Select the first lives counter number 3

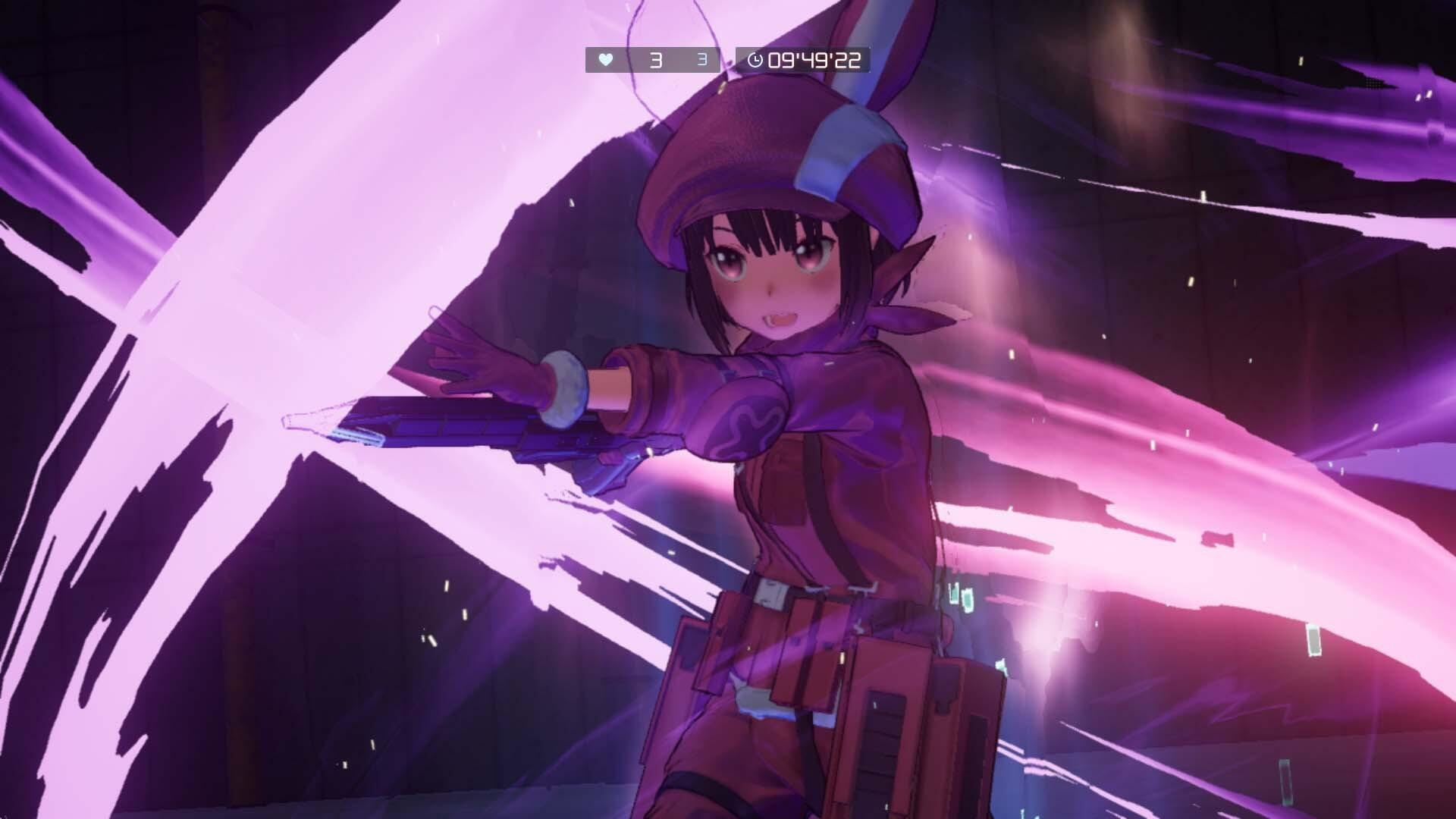(655, 61)
